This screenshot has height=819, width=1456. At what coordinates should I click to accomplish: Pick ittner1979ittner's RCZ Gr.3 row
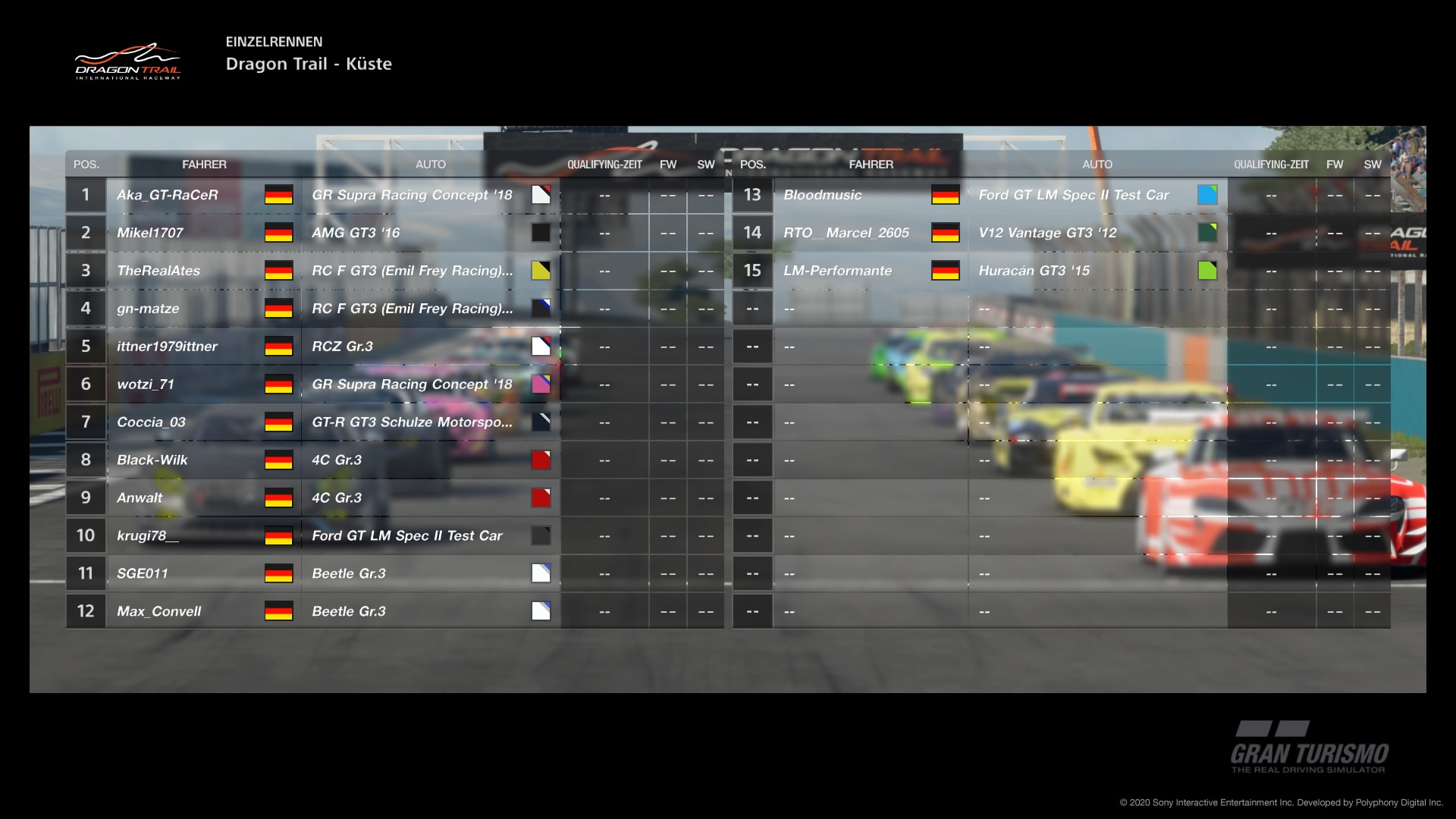pos(167,347)
